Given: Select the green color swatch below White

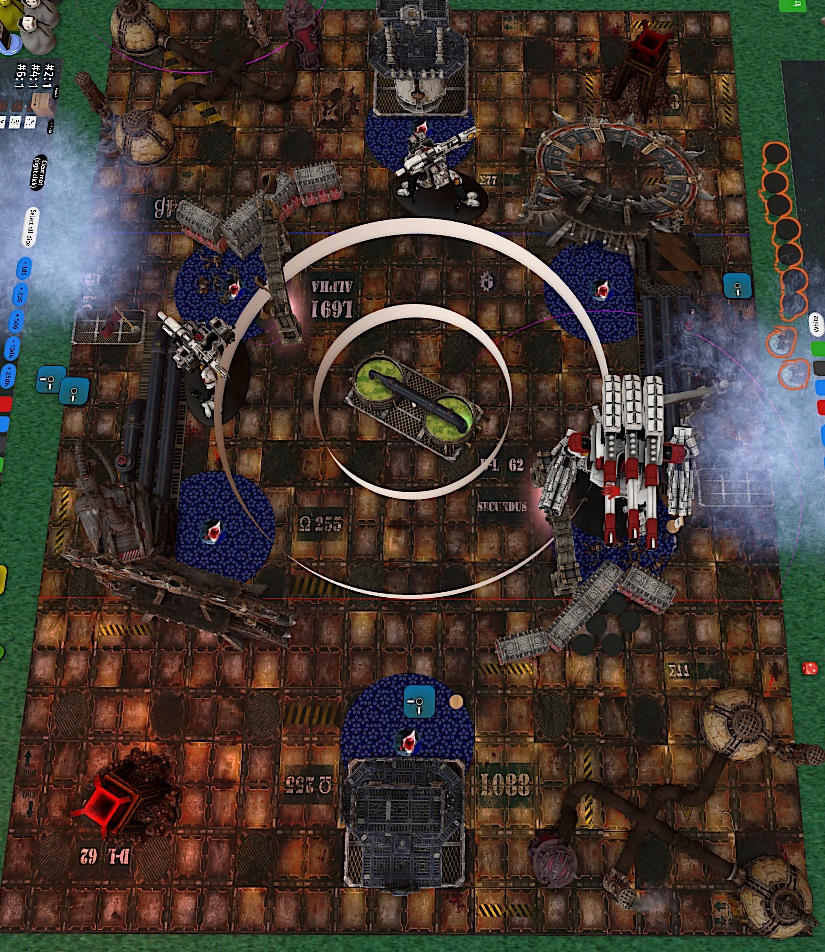Looking at the screenshot, I should (x=819, y=349).
